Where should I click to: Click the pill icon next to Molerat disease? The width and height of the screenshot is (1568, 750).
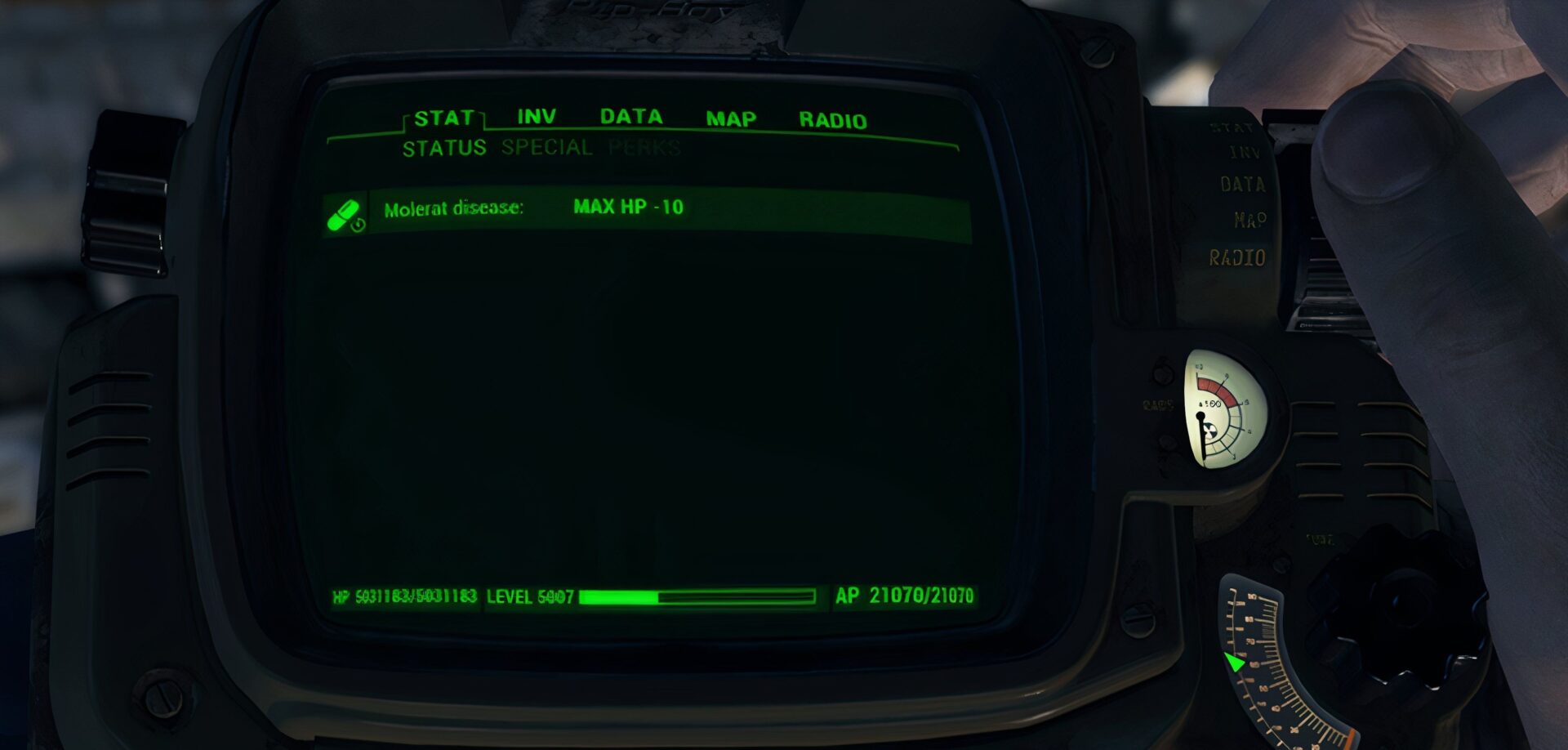coord(343,212)
